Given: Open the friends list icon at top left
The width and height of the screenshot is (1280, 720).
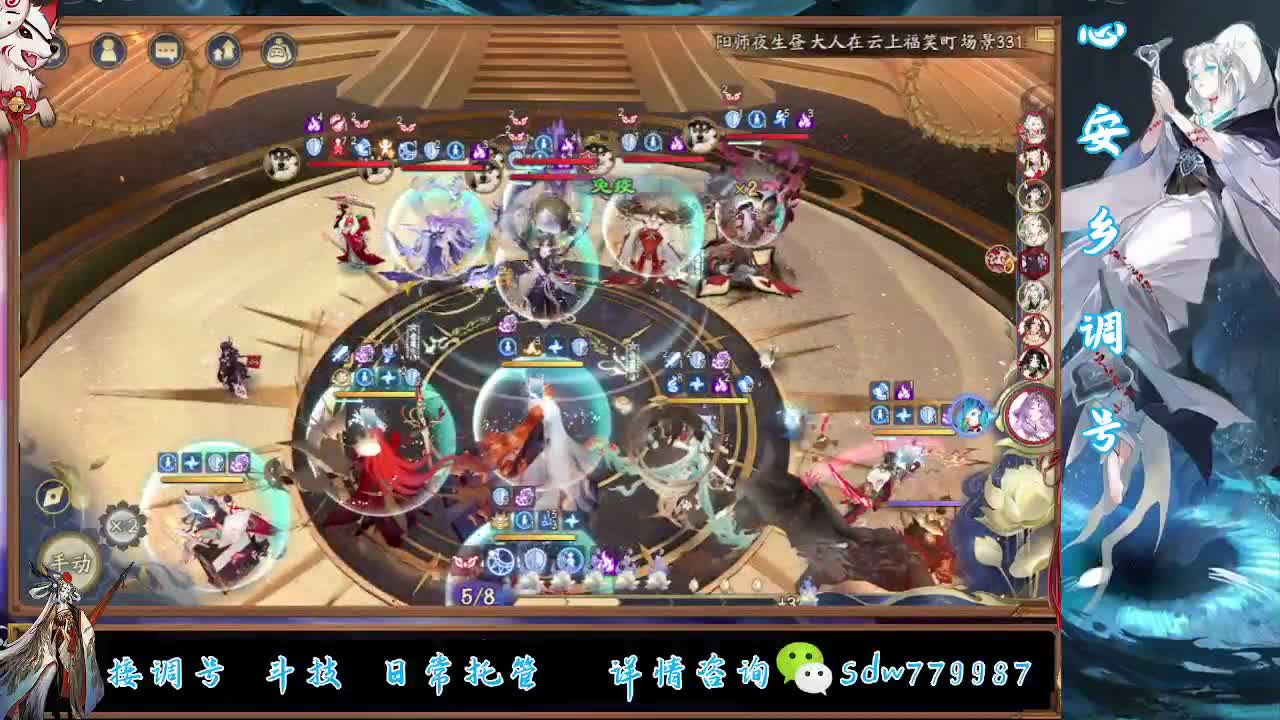Looking at the screenshot, I should [x=110, y=48].
